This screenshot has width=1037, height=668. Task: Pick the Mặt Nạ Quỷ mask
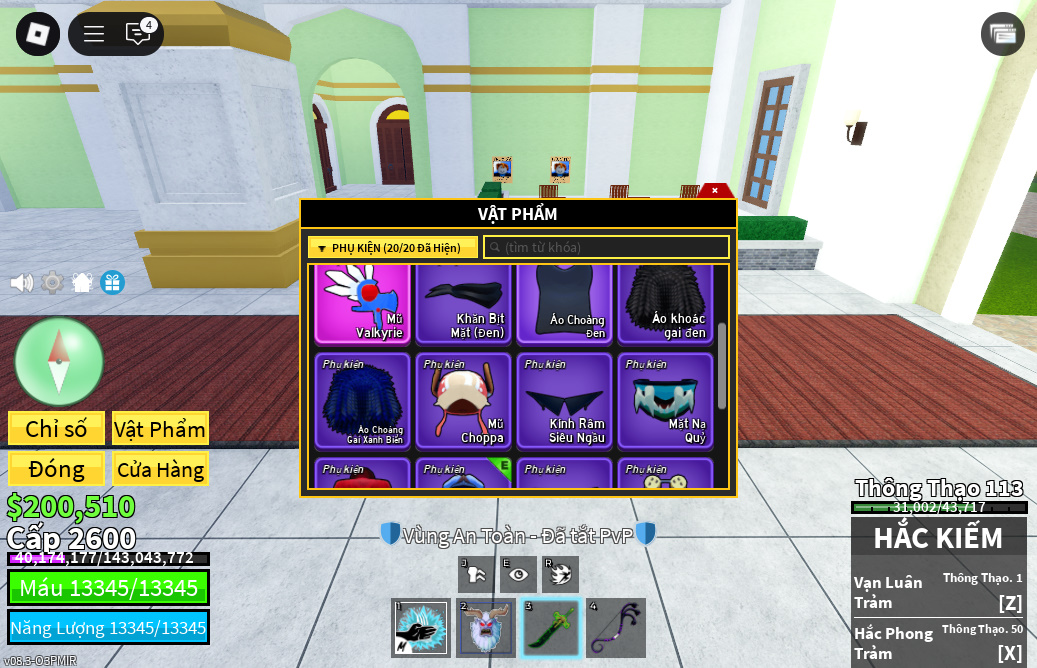665,400
